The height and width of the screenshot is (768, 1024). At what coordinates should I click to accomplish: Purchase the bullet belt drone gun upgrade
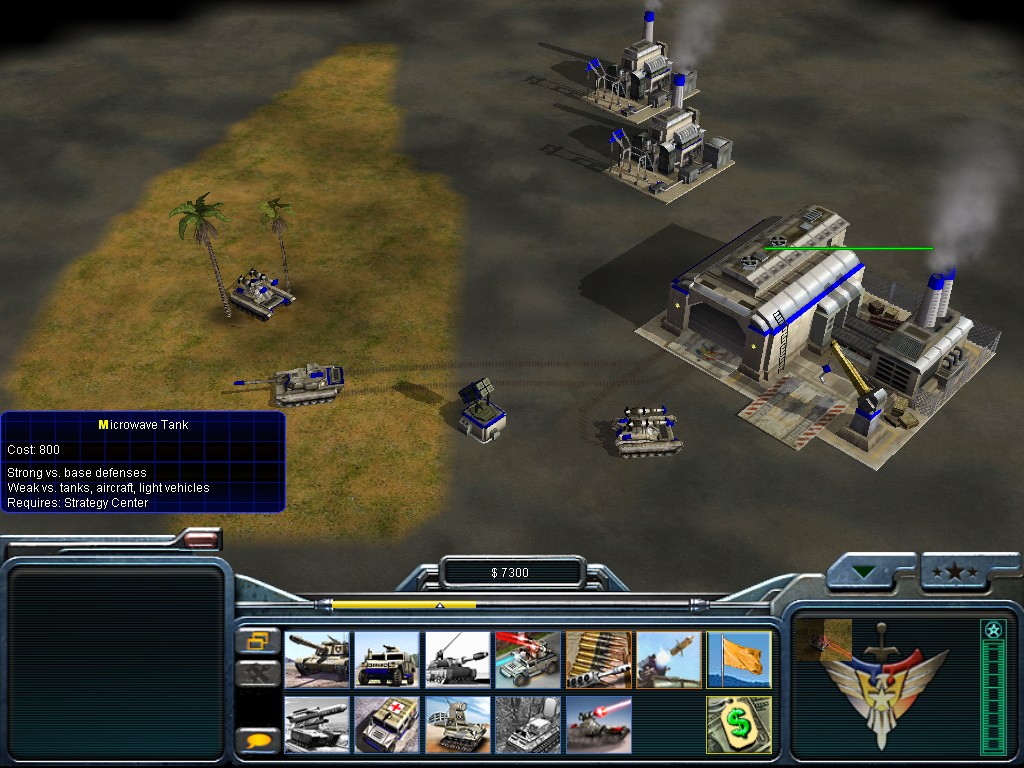tap(598, 659)
